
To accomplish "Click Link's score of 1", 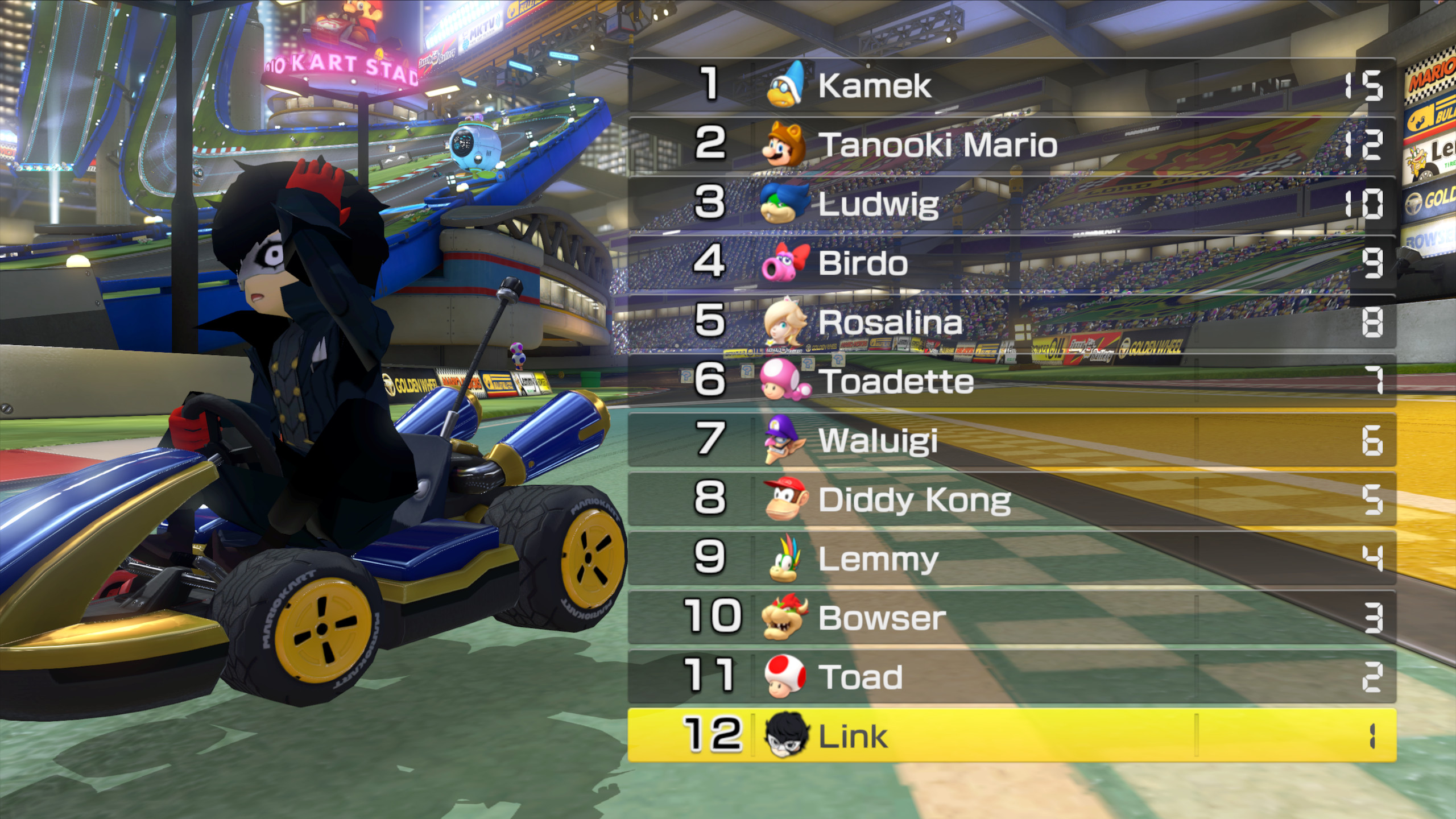I will click(1374, 737).
